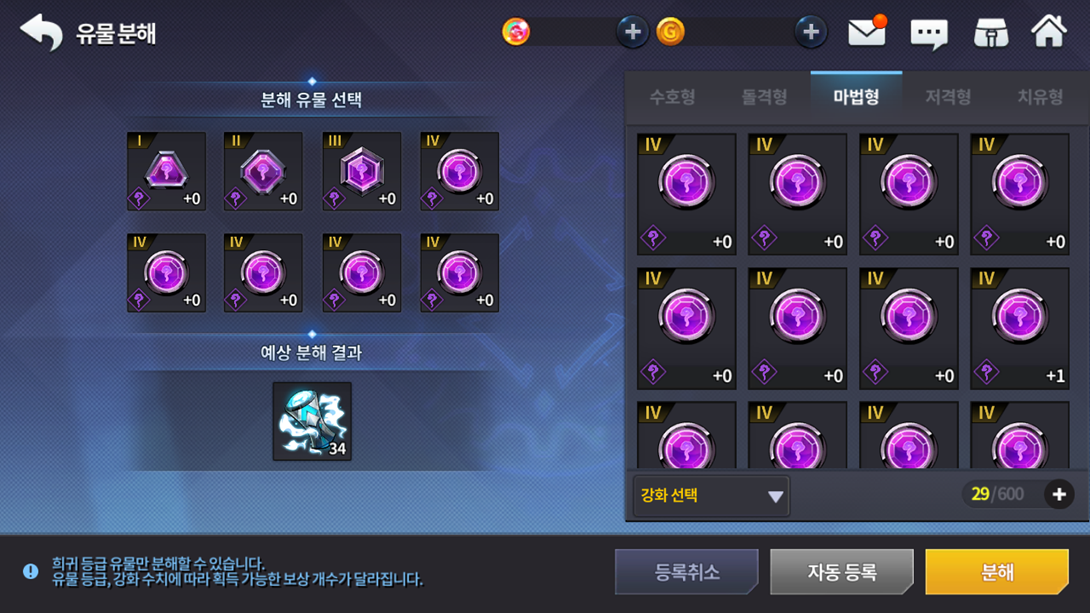Switch to the 수호형 tab
This screenshot has width=1090, height=613.
pos(672,97)
